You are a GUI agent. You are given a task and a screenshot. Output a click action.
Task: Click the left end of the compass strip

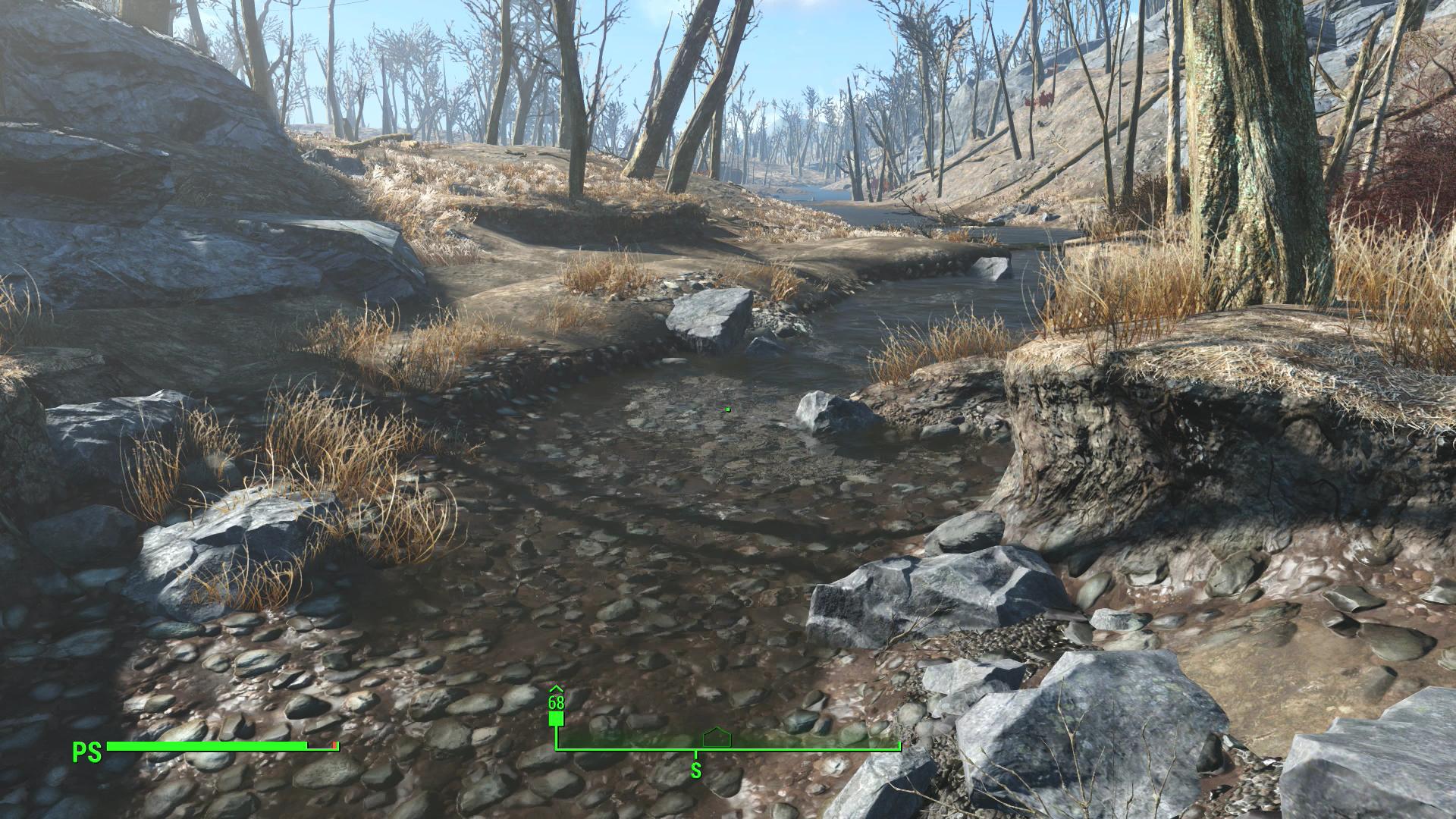pyautogui.click(x=556, y=751)
